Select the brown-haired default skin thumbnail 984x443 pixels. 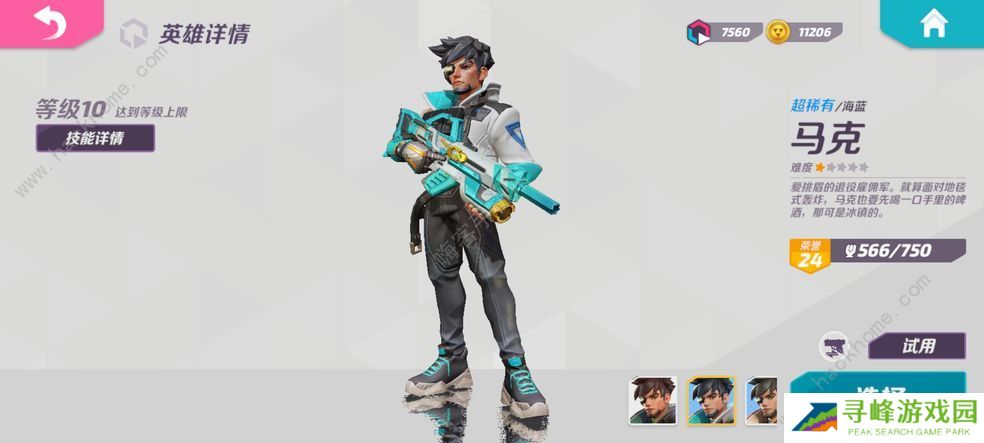653,399
